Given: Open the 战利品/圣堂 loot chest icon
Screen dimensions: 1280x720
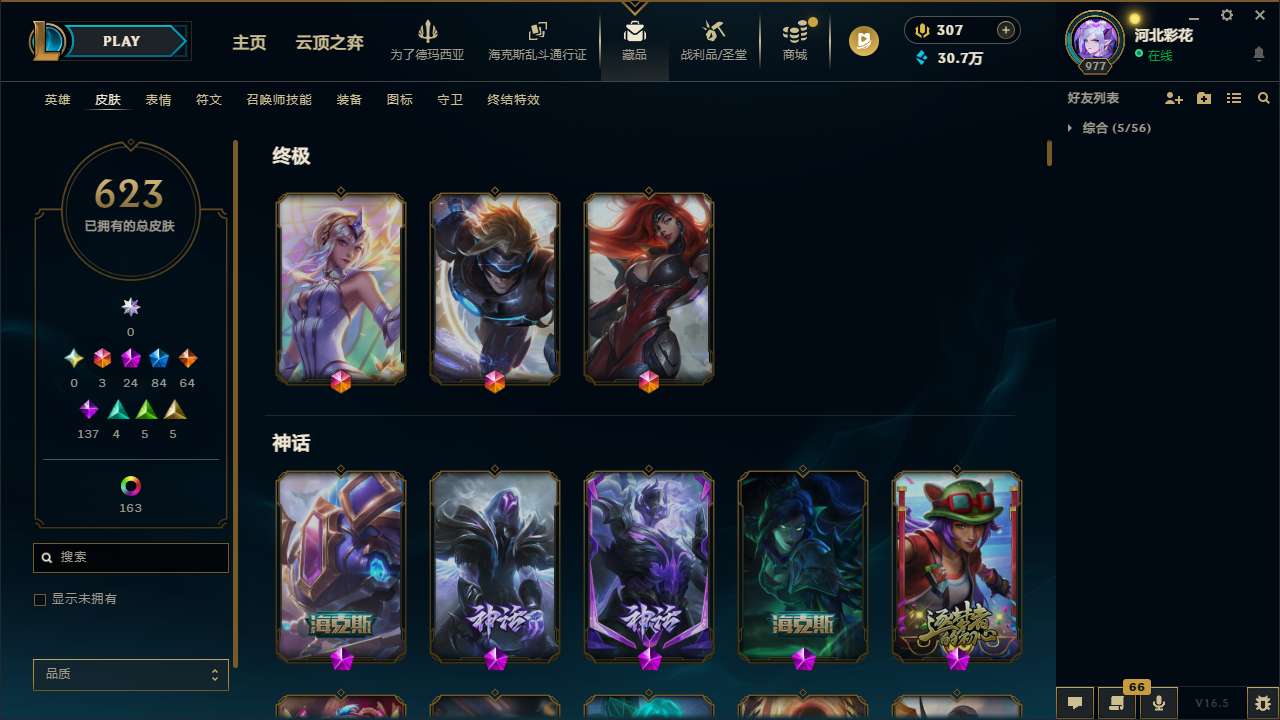Looking at the screenshot, I should tap(714, 33).
